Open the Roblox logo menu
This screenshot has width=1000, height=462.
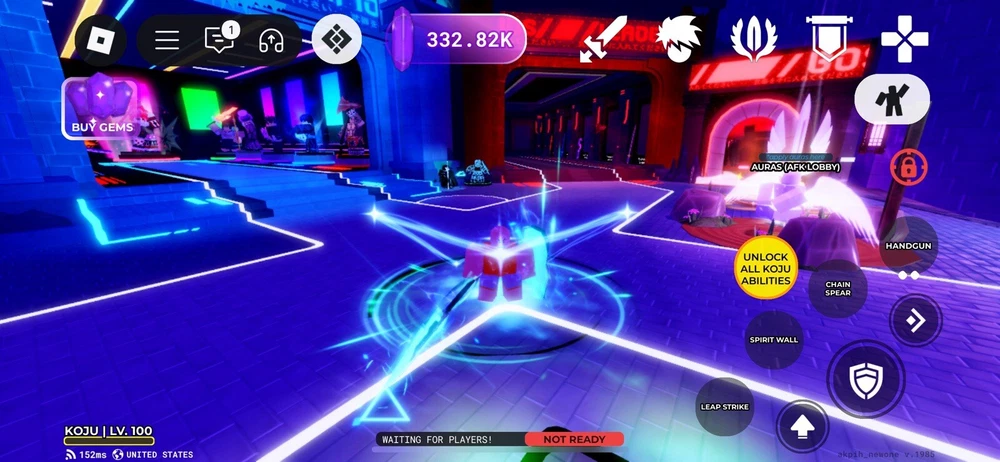pyautogui.click(x=102, y=40)
